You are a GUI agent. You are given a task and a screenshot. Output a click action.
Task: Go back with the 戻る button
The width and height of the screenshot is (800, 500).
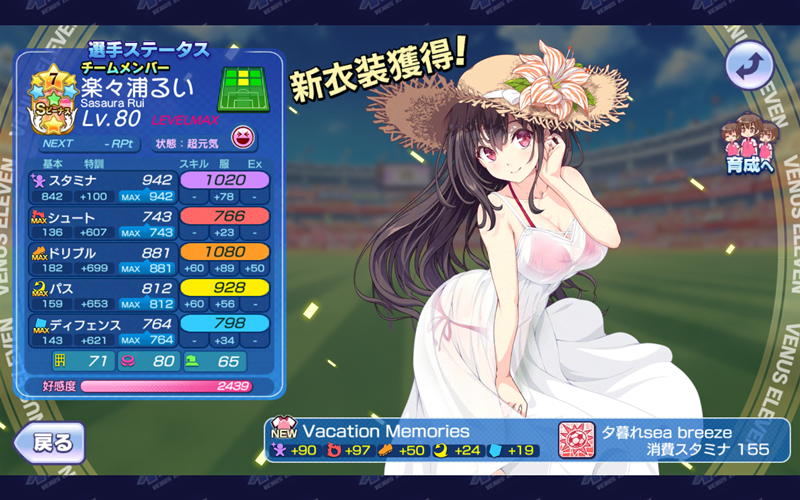(x=49, y=441)
